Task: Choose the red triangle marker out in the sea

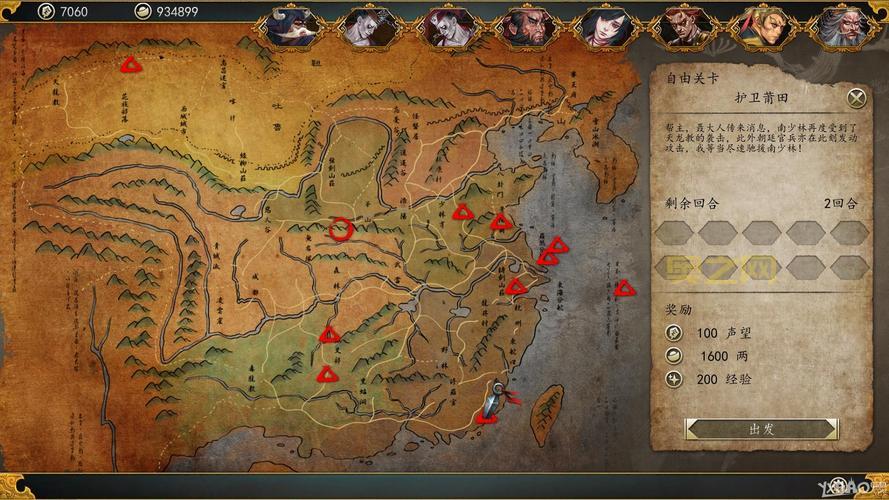Action: tap(625, 288)
